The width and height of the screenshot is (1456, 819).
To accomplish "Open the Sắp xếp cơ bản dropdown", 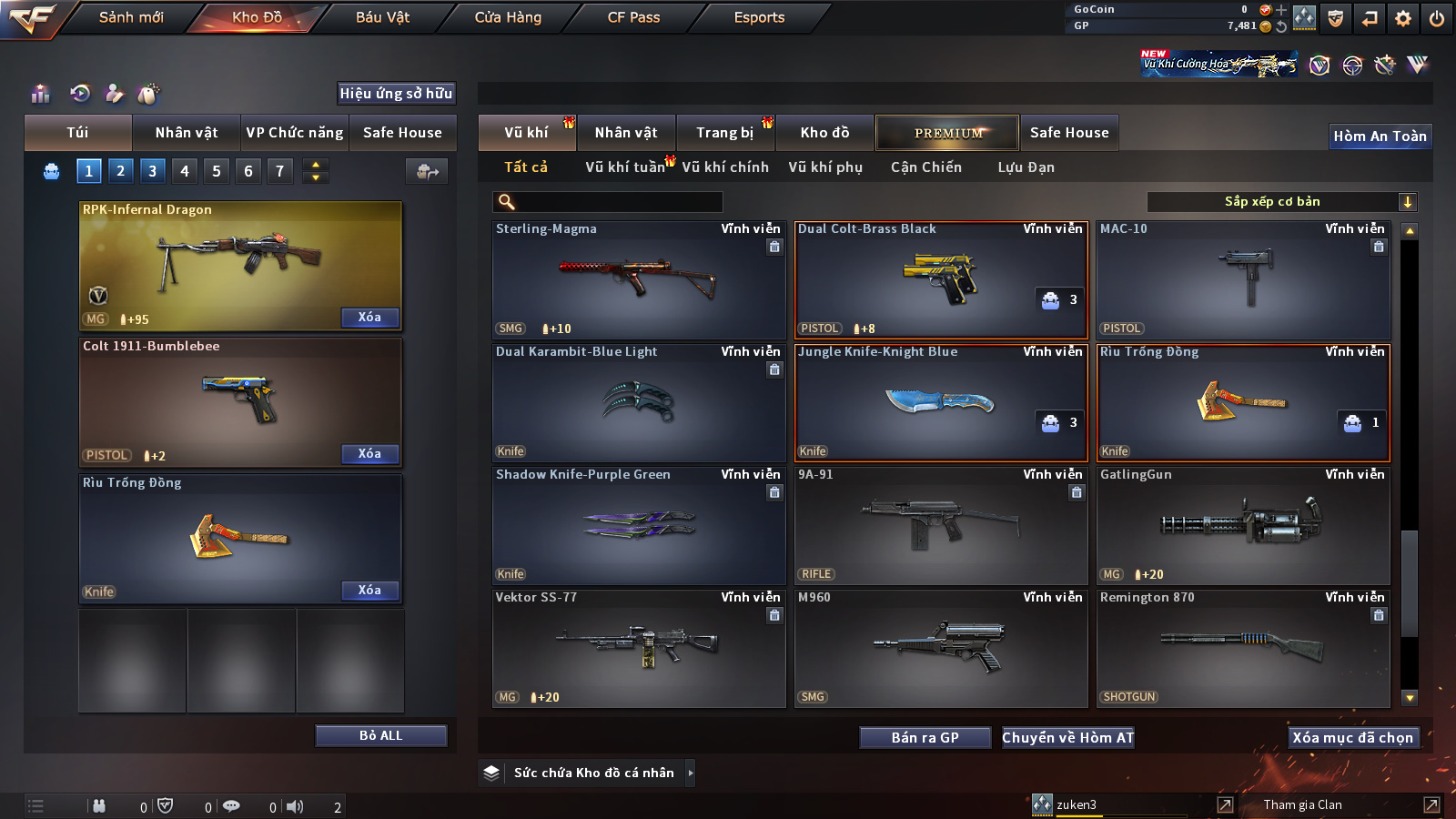I will (x=1281, y=202).
